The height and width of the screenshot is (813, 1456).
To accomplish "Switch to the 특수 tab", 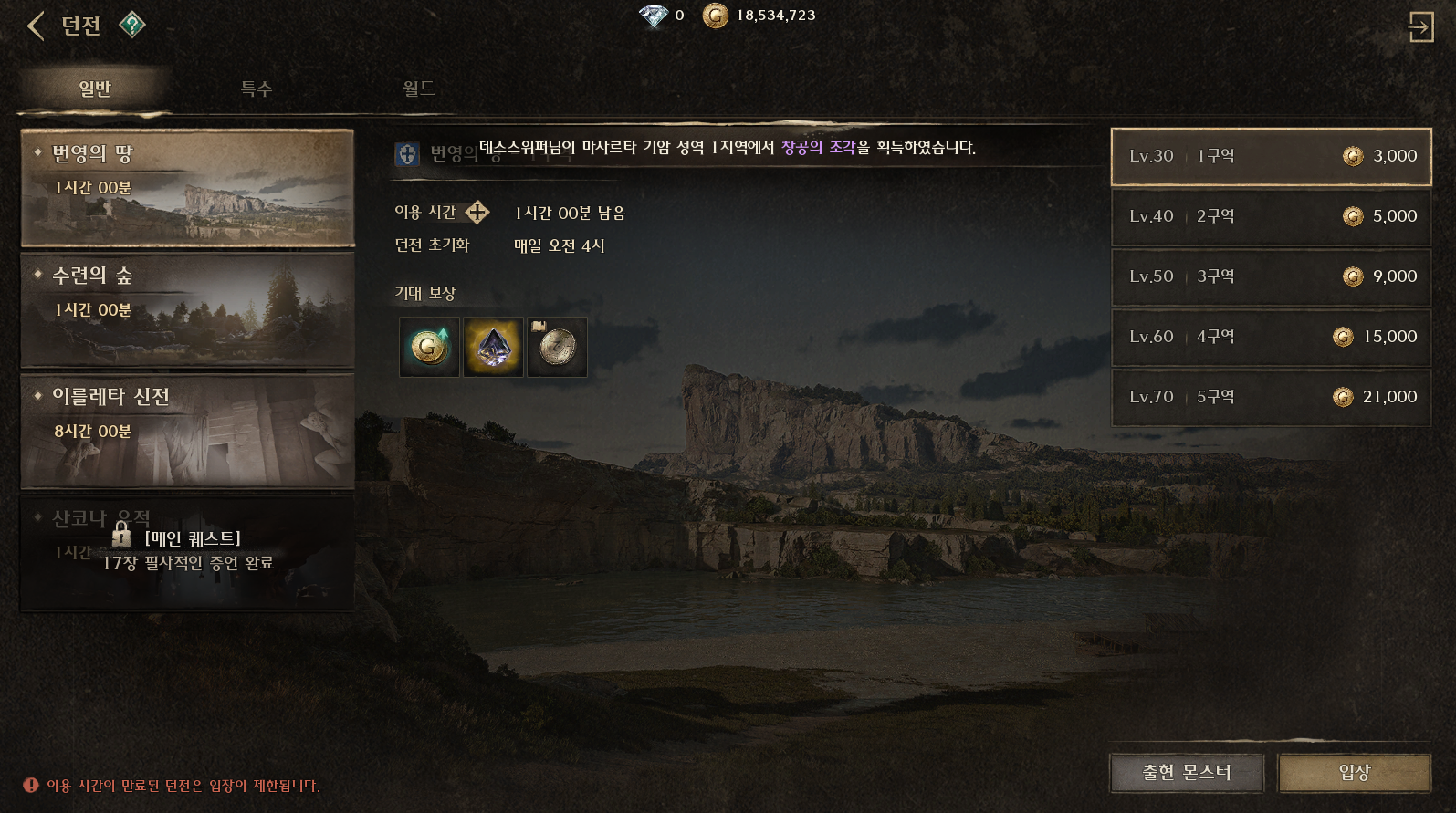I will tap(257, 89).
